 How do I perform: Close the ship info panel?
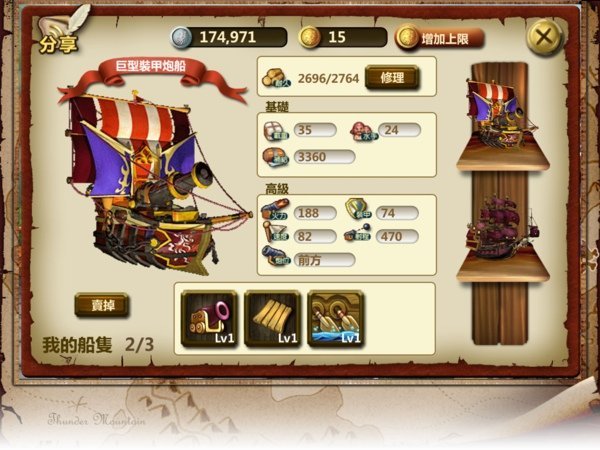coord(543,37)
